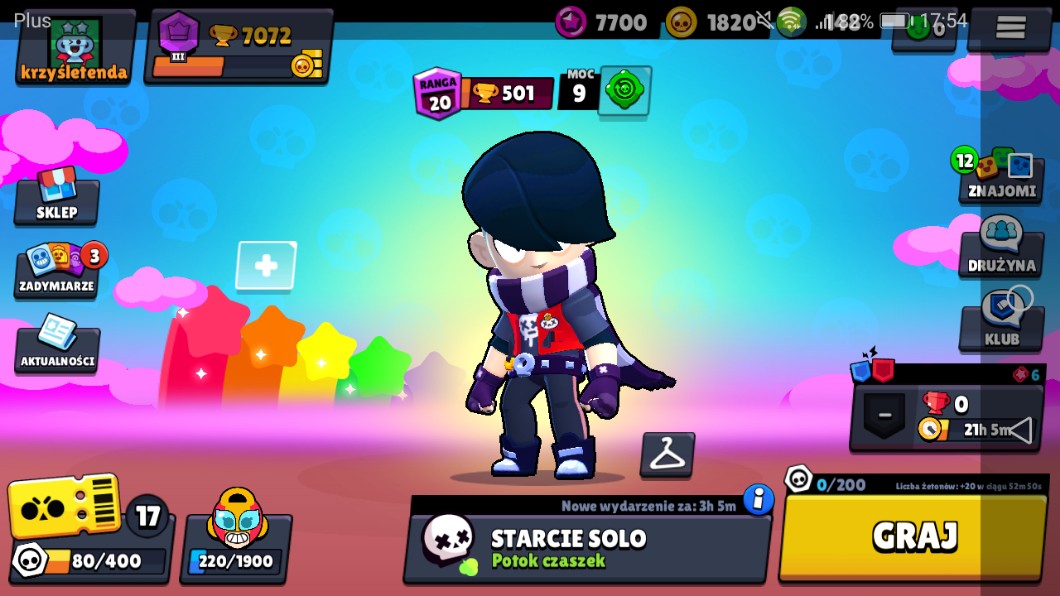The width and height of the screenshot is (1060, 596).
Task: Open AKTUALNOŚCI news
Action: tap(57, 344)
